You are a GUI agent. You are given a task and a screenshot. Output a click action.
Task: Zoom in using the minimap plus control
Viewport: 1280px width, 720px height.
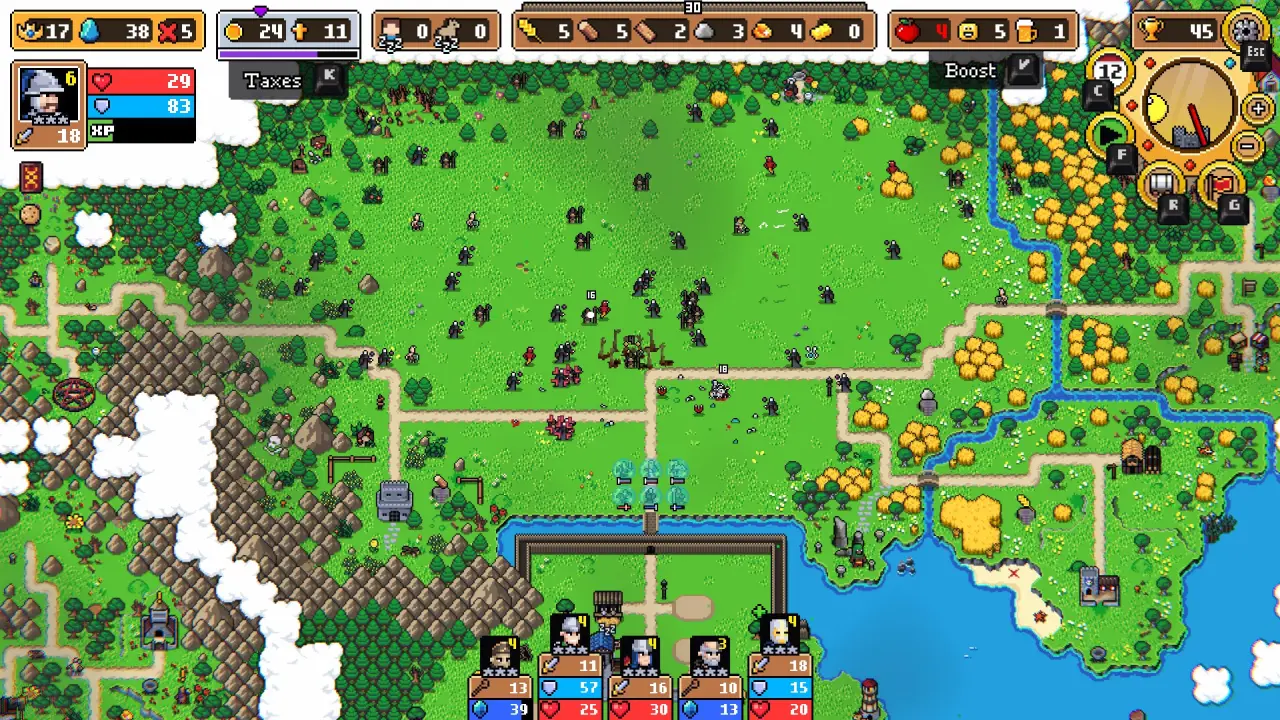pyautogui.click(x=1257, y=107)
